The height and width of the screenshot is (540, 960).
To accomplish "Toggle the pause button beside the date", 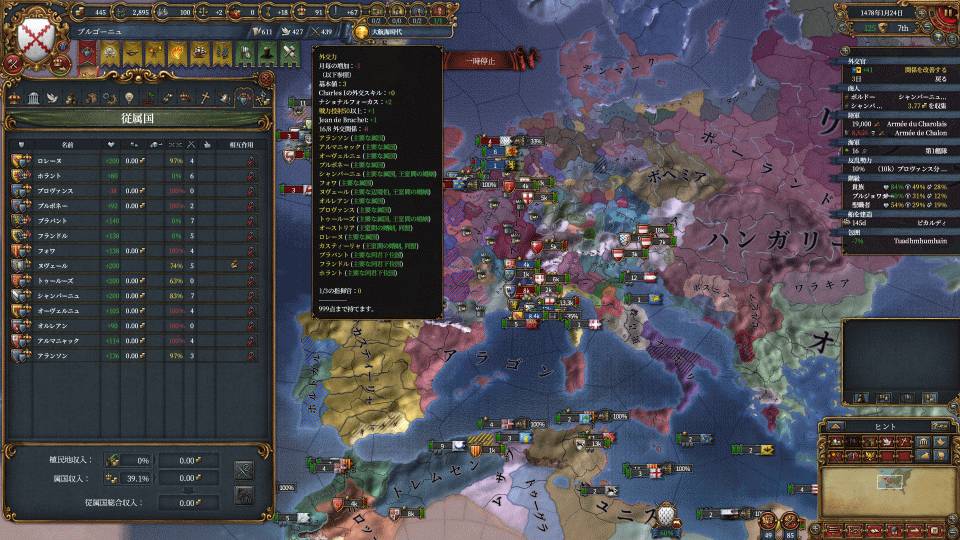I will 945,11.
